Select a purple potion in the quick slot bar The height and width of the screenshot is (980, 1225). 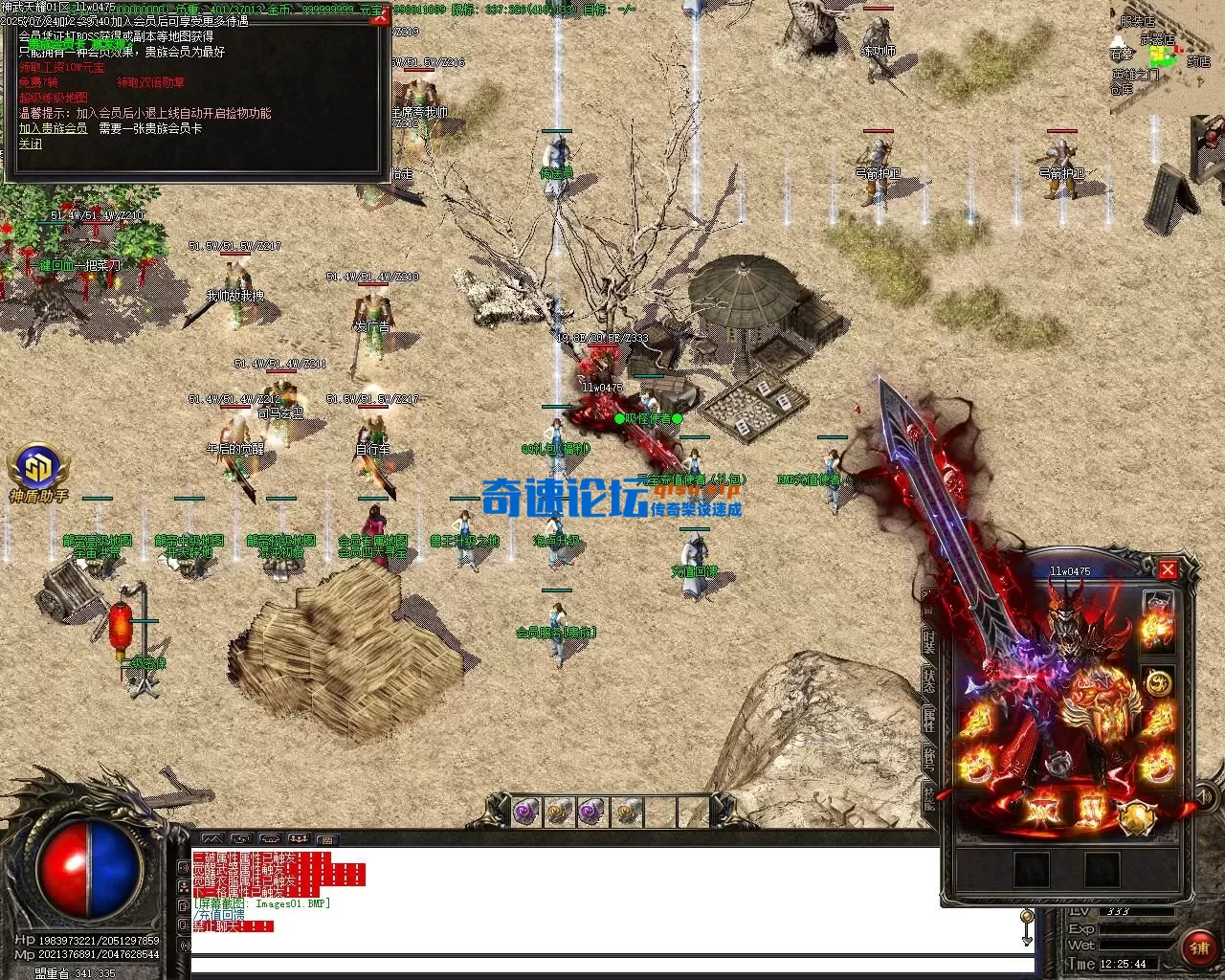[523, 814]
